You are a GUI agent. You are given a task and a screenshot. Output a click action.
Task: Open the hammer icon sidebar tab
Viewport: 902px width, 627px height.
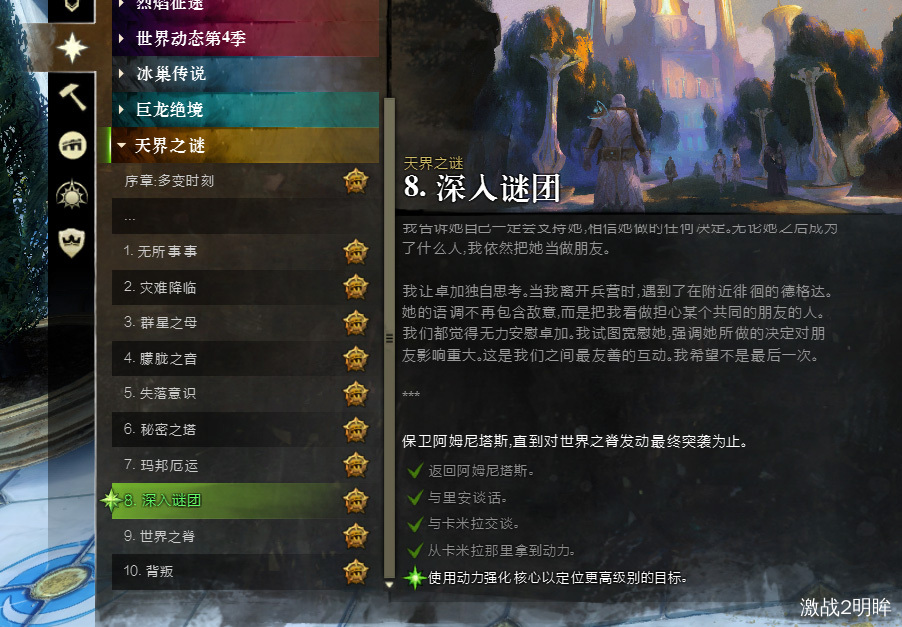(73, 97)
